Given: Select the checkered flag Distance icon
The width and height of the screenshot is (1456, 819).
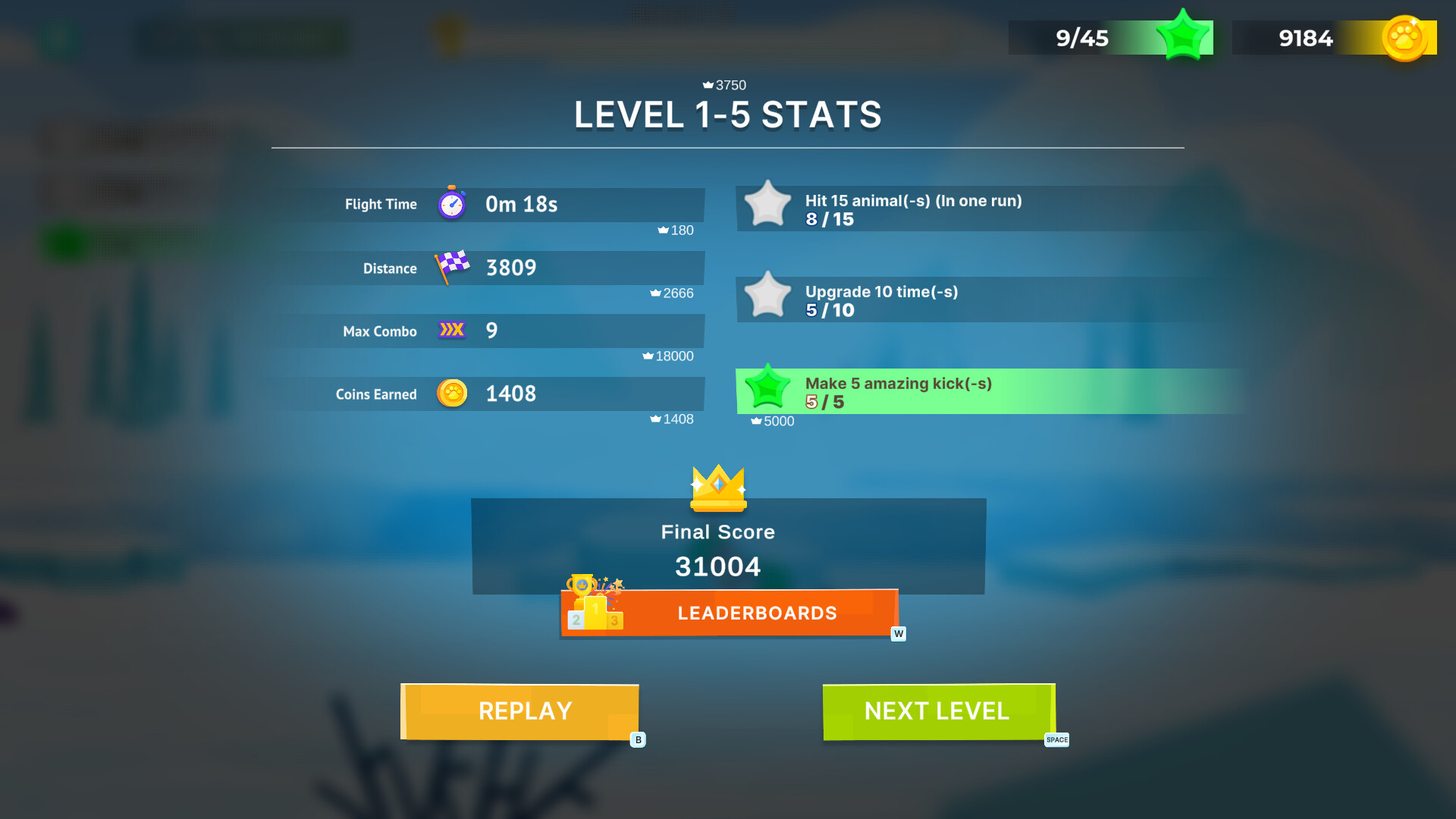Looking at the screenshot, I should click(x=450, y=267).
